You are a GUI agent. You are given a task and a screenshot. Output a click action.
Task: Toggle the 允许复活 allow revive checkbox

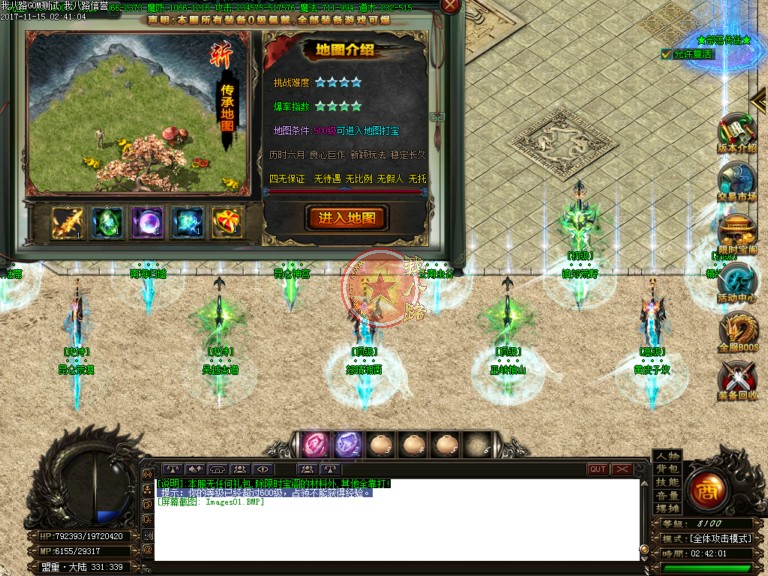point(666,54)
